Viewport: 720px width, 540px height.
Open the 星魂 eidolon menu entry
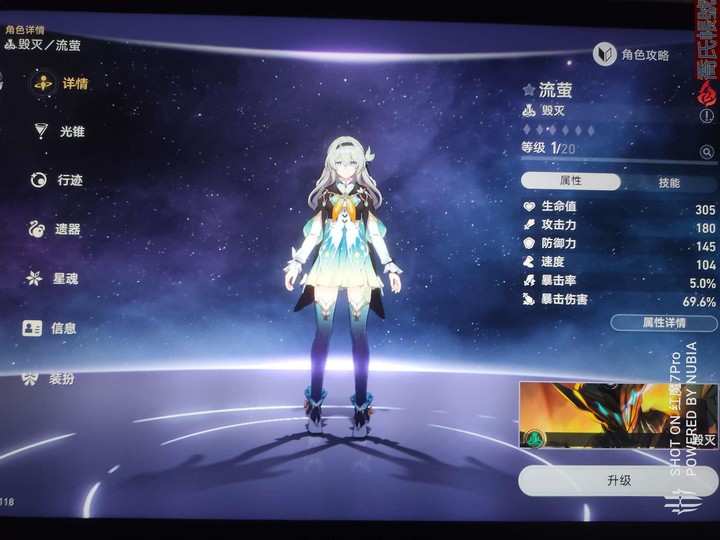pos(54,278)
